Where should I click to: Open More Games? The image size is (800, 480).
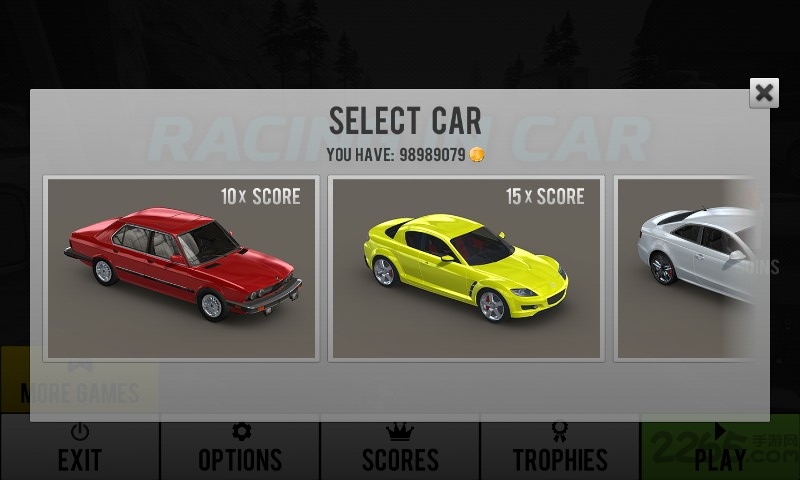[80, 385]
